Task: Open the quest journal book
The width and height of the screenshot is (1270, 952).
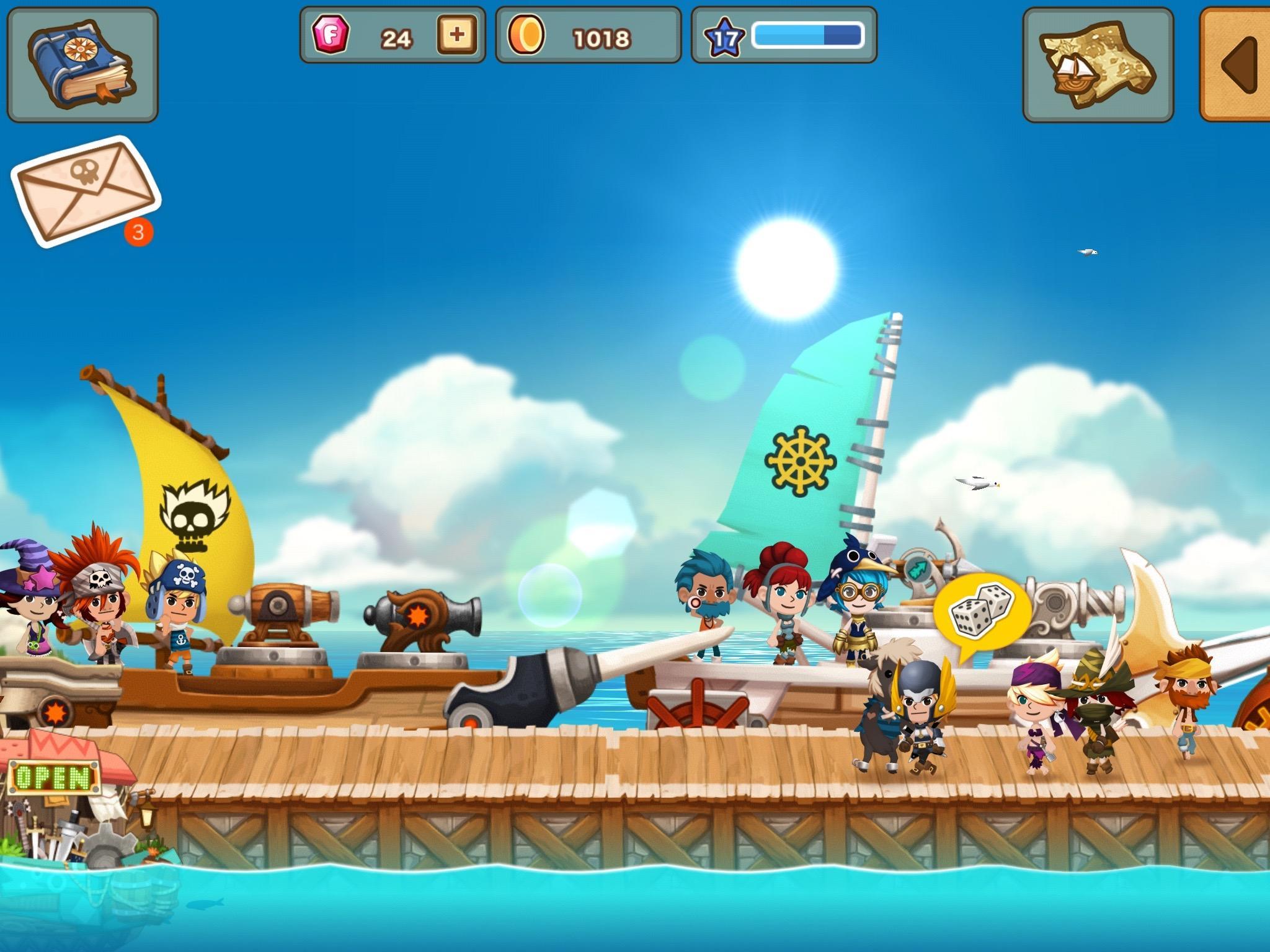Action: tap(81, 62)
